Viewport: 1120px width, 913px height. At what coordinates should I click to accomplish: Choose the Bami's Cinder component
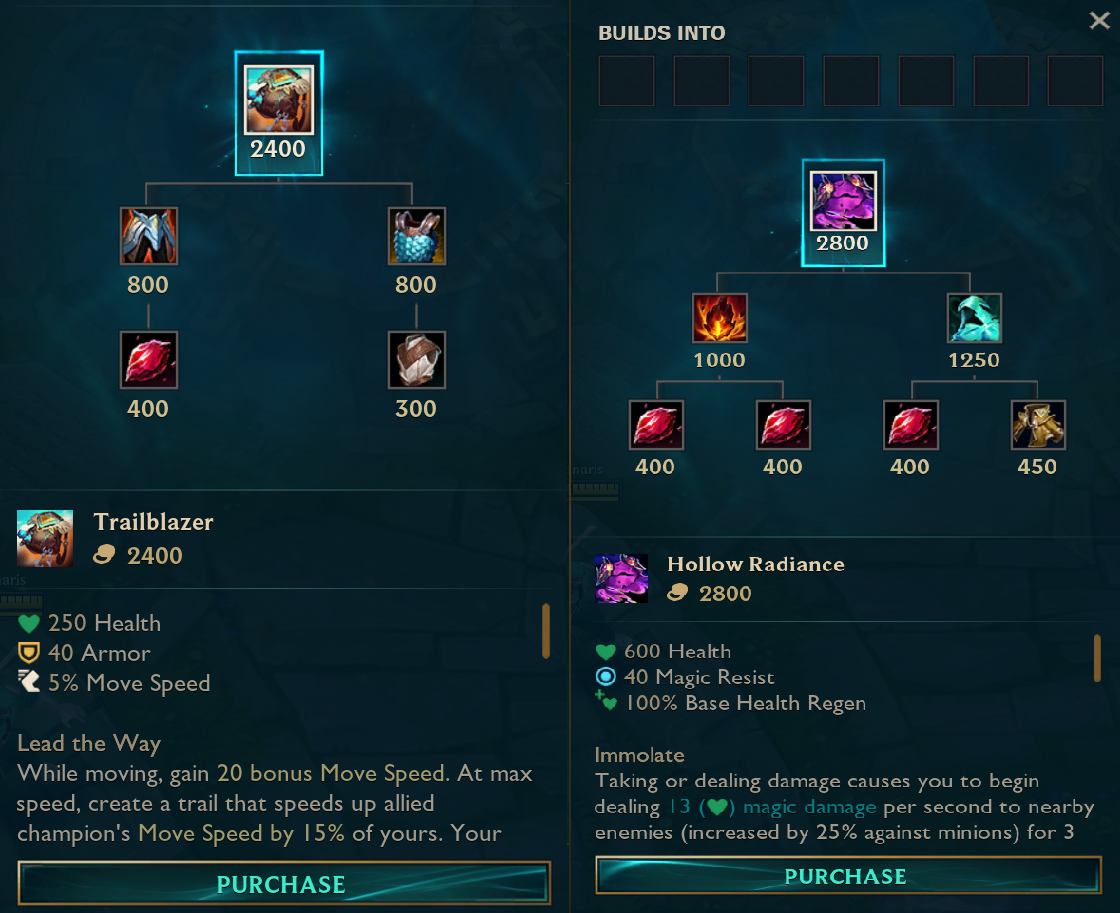point(719,319)
